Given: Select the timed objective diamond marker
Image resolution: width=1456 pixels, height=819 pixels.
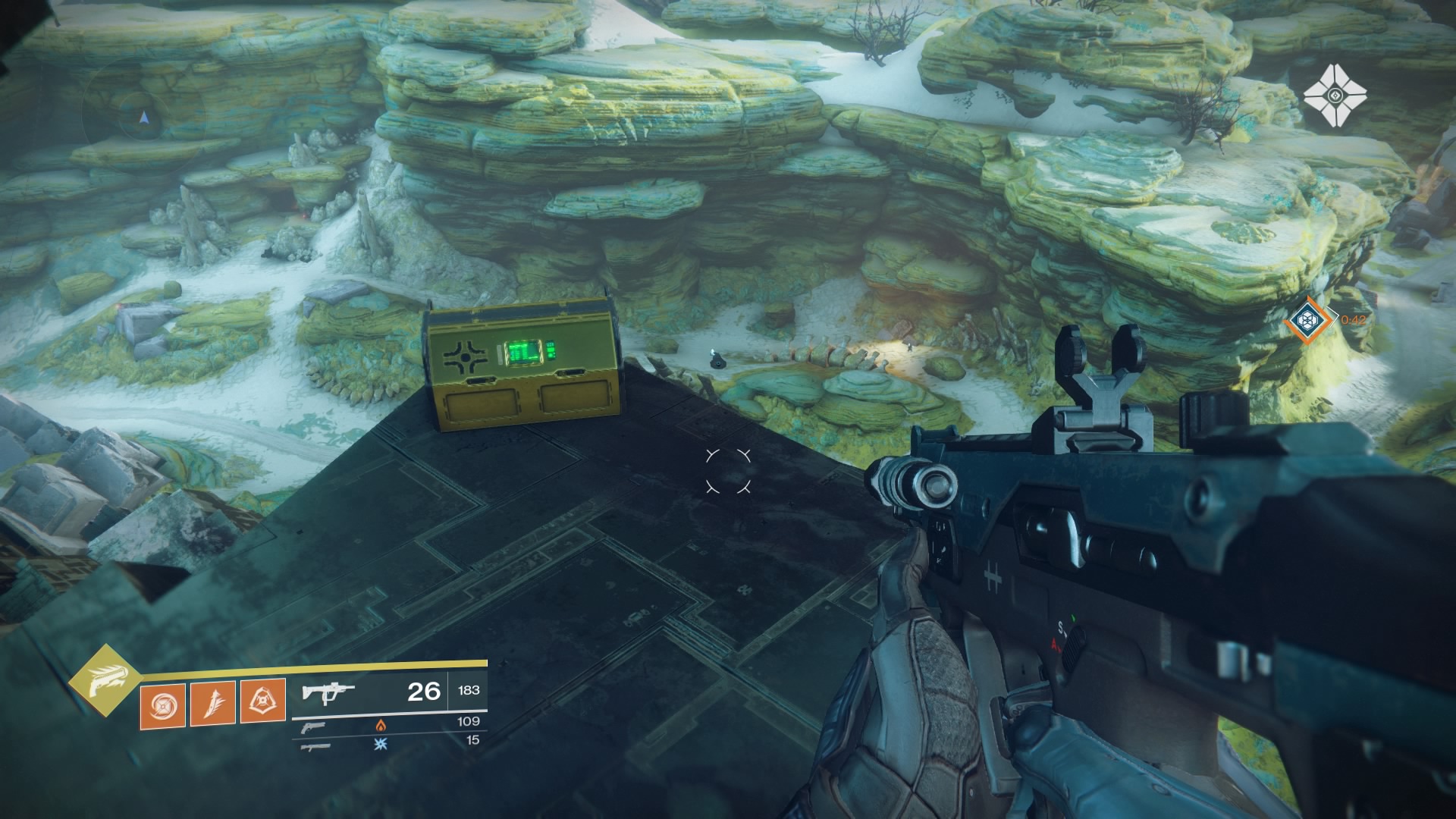Looking at the screenshot, I should [x=1310, y=321].
